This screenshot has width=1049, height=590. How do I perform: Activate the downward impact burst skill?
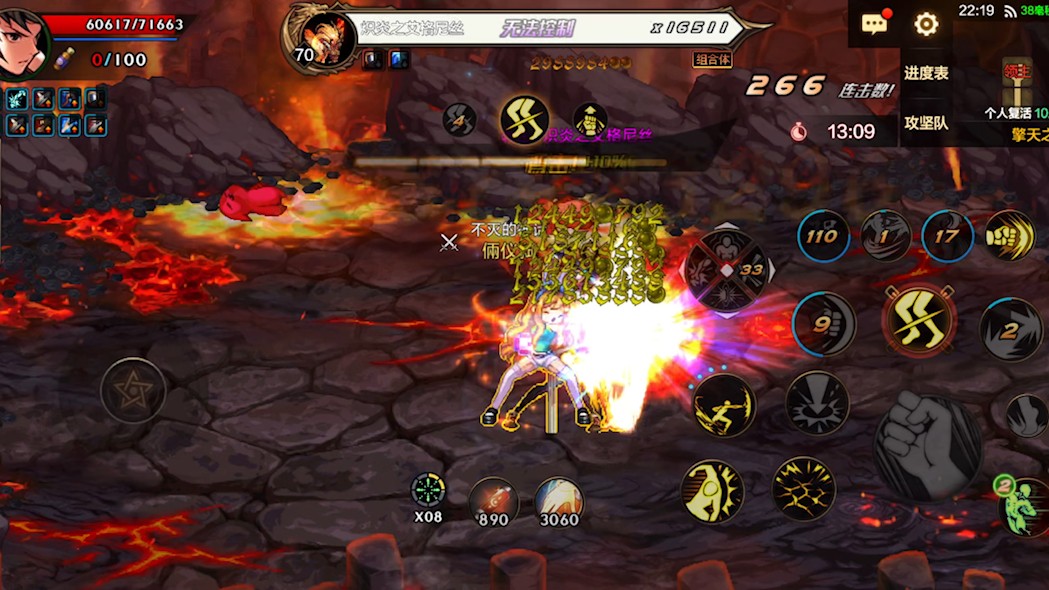coord(816,404)
